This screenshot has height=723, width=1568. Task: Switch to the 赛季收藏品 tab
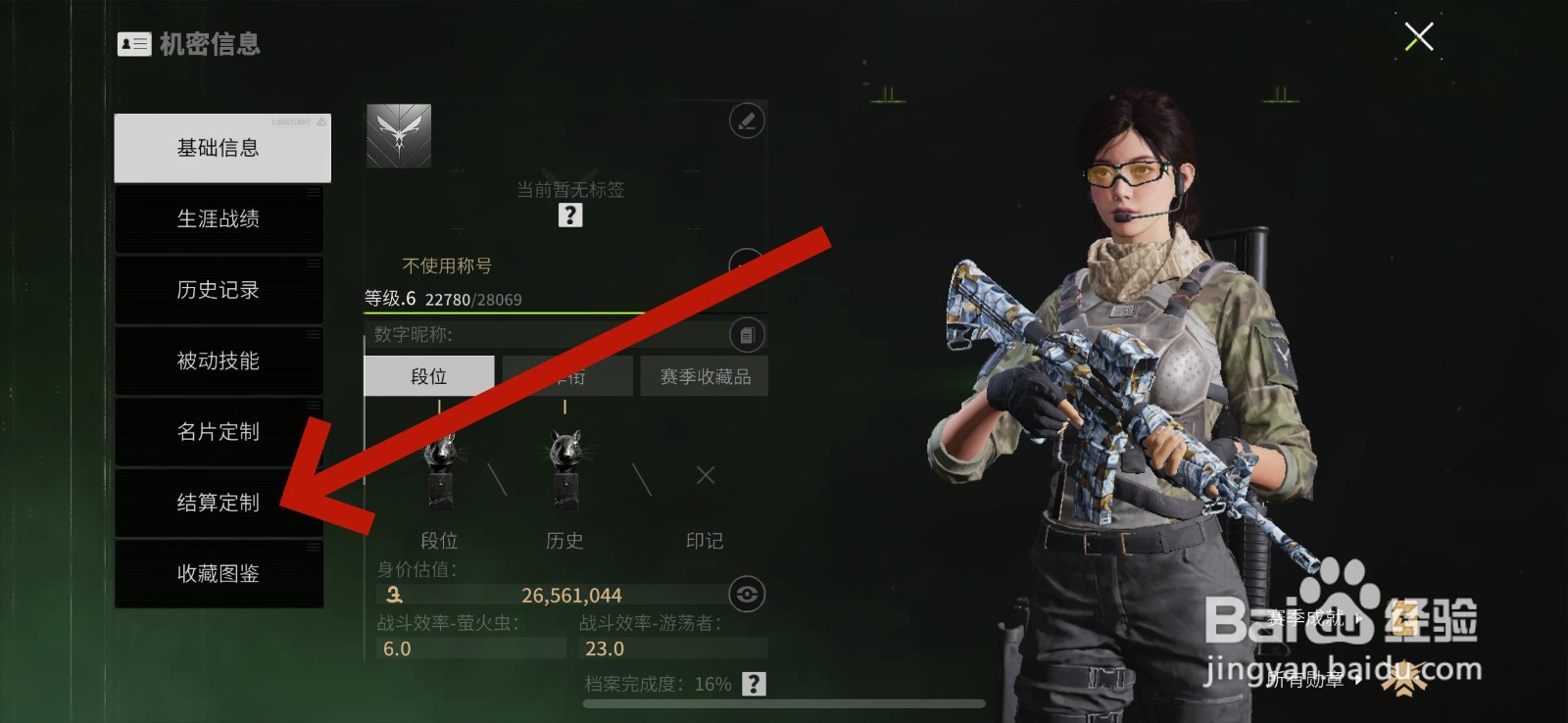(703, 375)
